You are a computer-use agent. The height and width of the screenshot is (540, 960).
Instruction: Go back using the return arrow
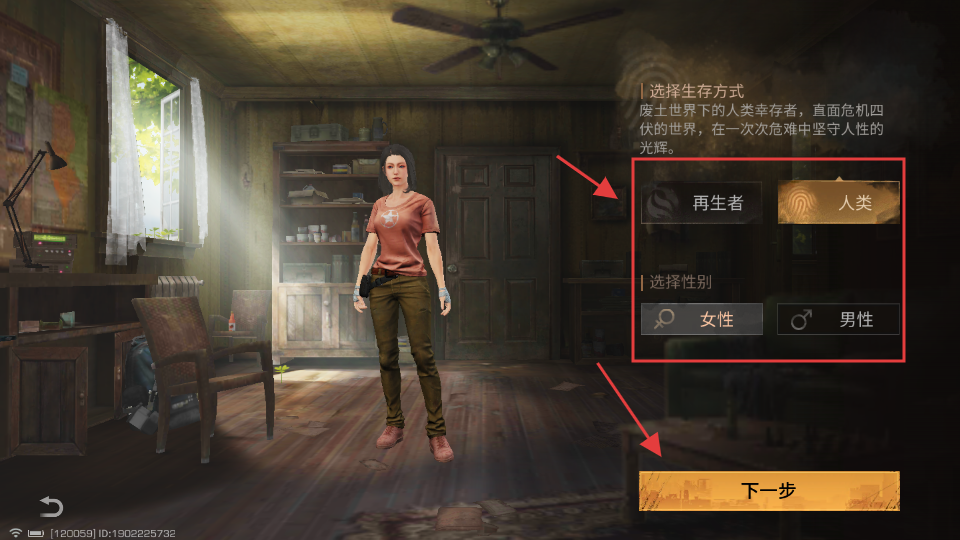click(51, 506)
